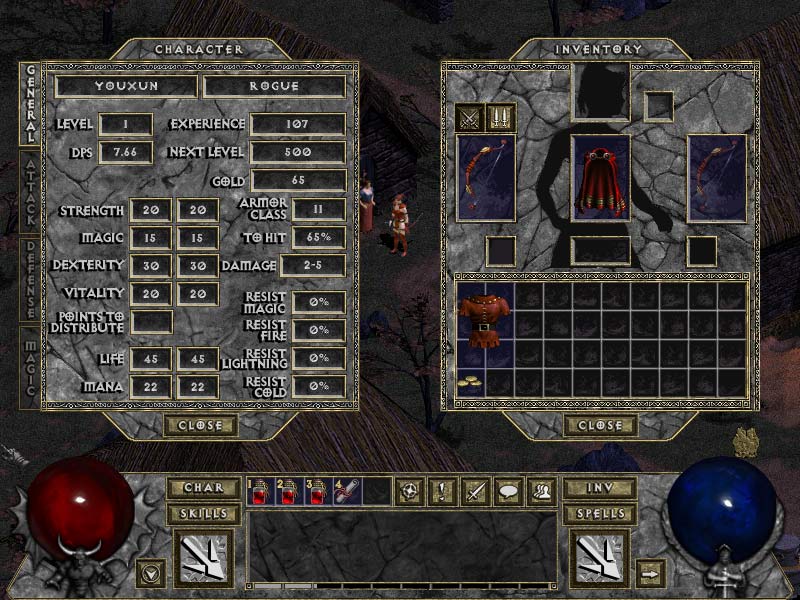
Task: Open the Defense tab
Action: [30, 279]
